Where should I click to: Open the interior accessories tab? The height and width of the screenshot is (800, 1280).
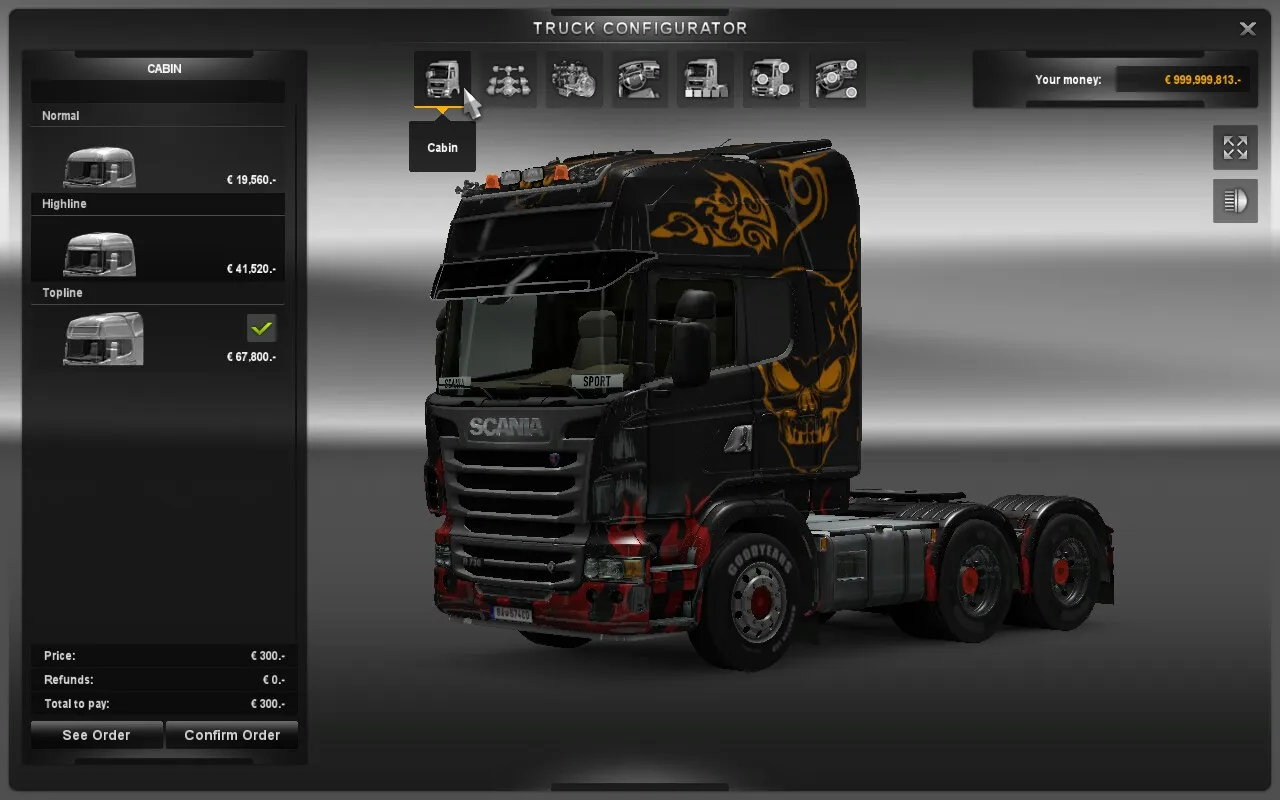(837, 79)
